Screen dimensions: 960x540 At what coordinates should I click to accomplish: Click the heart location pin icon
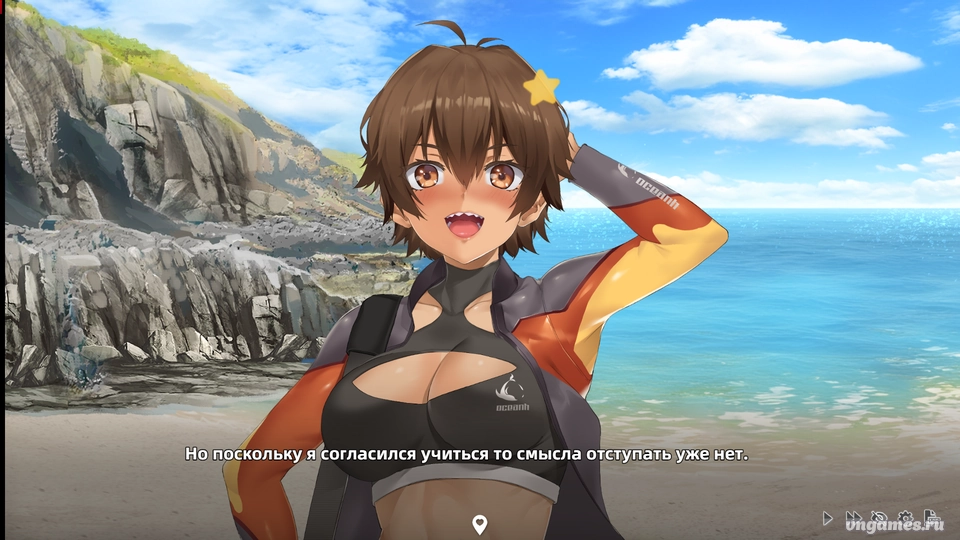(x=479, y=524)
